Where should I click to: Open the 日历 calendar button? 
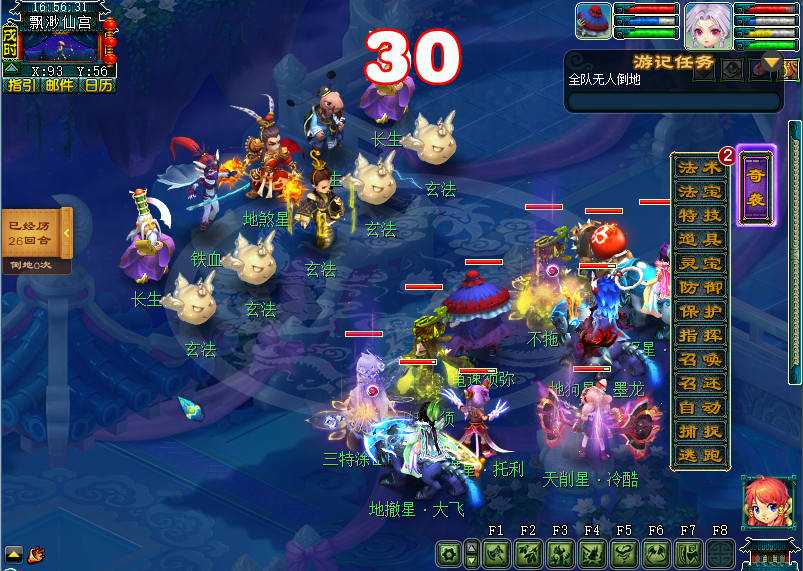pos(97,85)
